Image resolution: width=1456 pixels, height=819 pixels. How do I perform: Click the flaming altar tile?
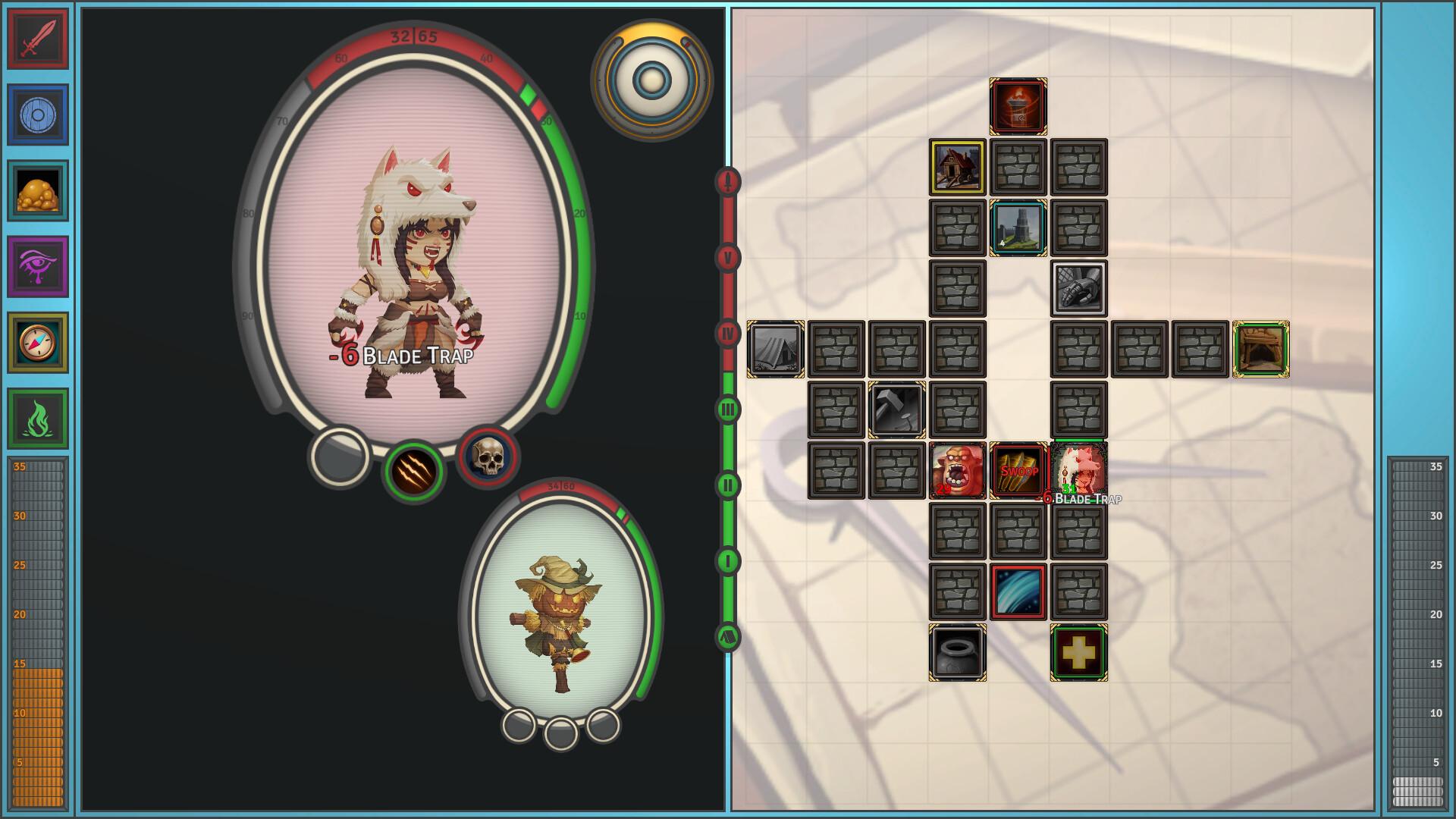click(x=1018, y=107)
